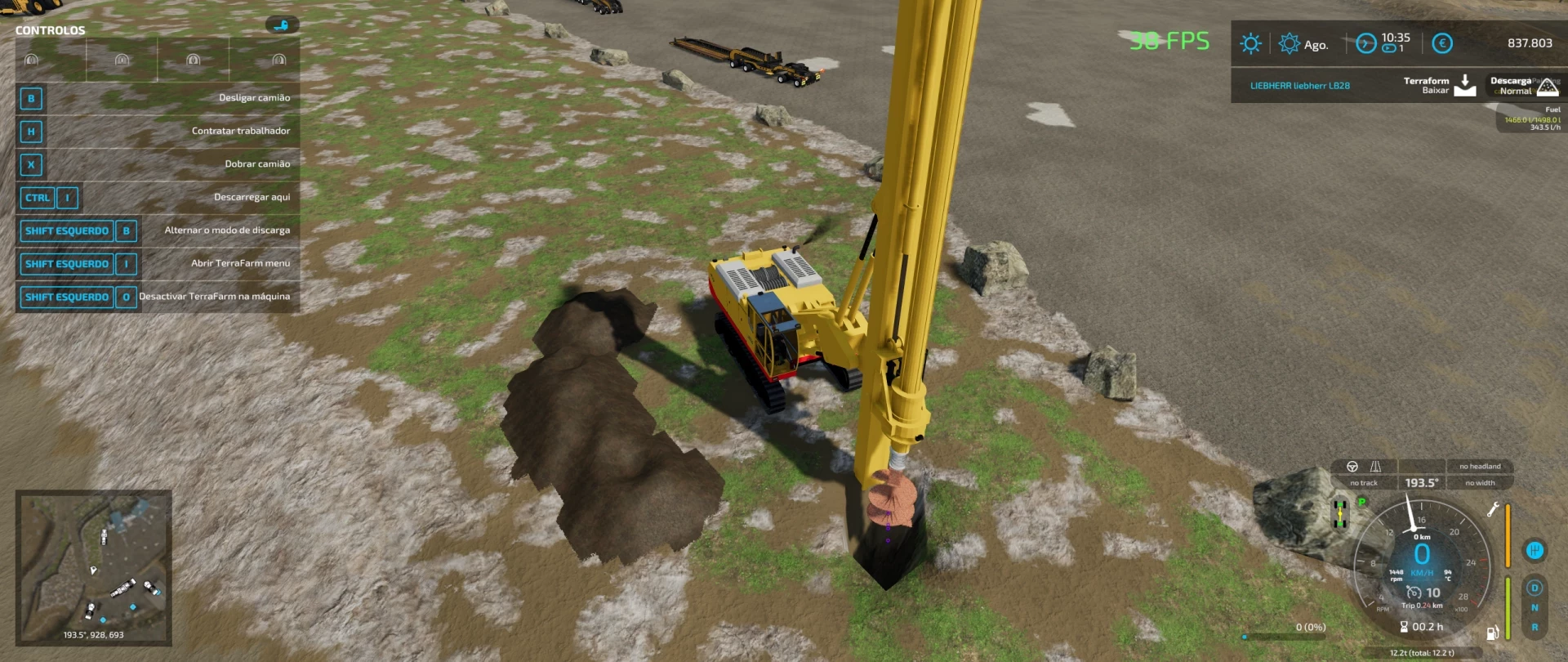Select the LIEBHERR liebherr LB28 vehicle name
Screen dimensions: 1568x662
tap(1300, 86)
